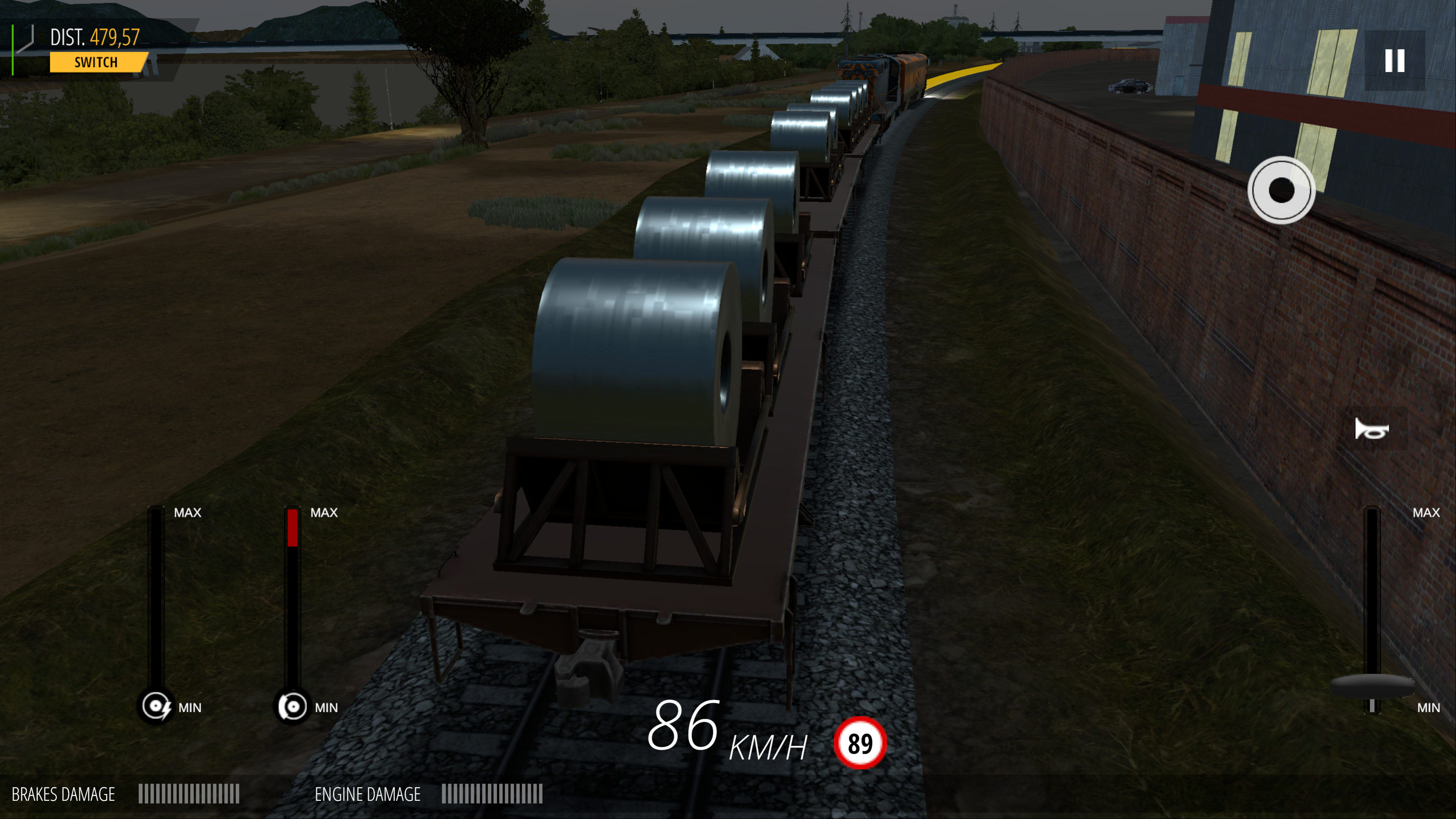Grab the throttle lever handle
The width and height of the screenshot is (1456, 819).
(x=1372, y=687)
